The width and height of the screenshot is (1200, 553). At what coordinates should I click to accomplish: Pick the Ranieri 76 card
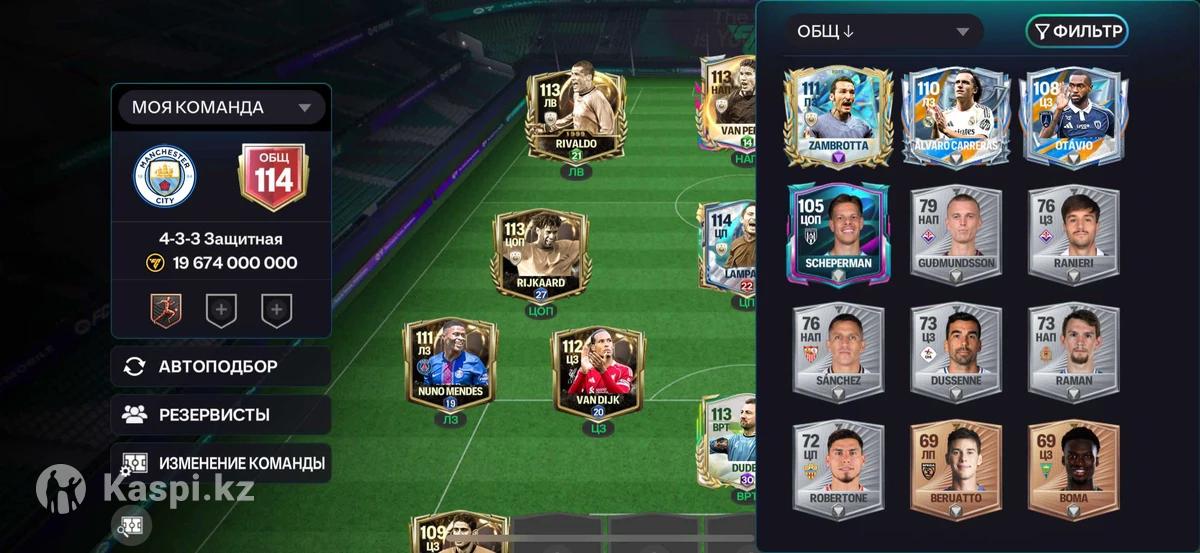point(1073,234)
